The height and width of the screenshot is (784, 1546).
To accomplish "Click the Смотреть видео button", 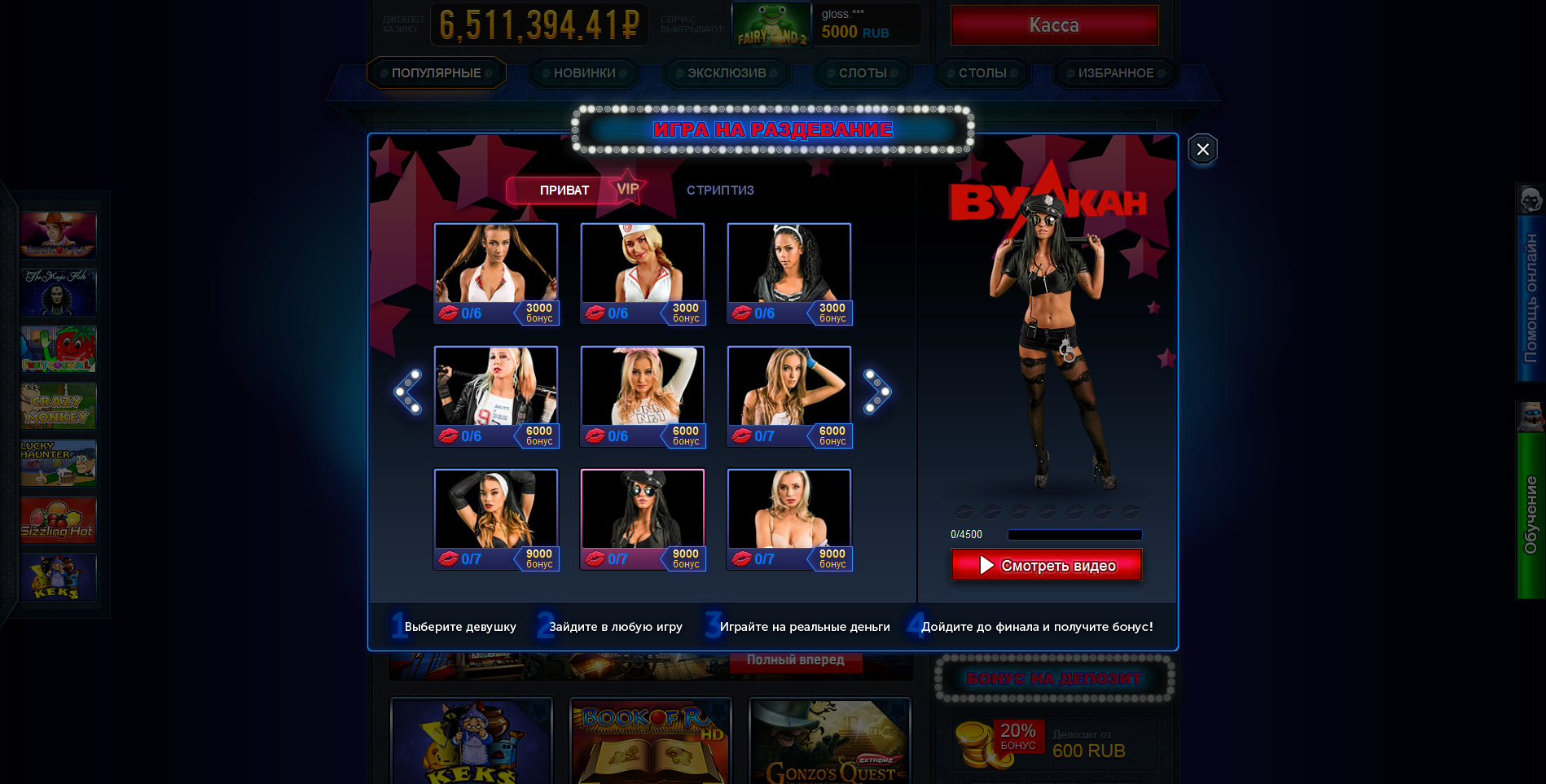I will pyautogui.click(x=1046, y=565).
